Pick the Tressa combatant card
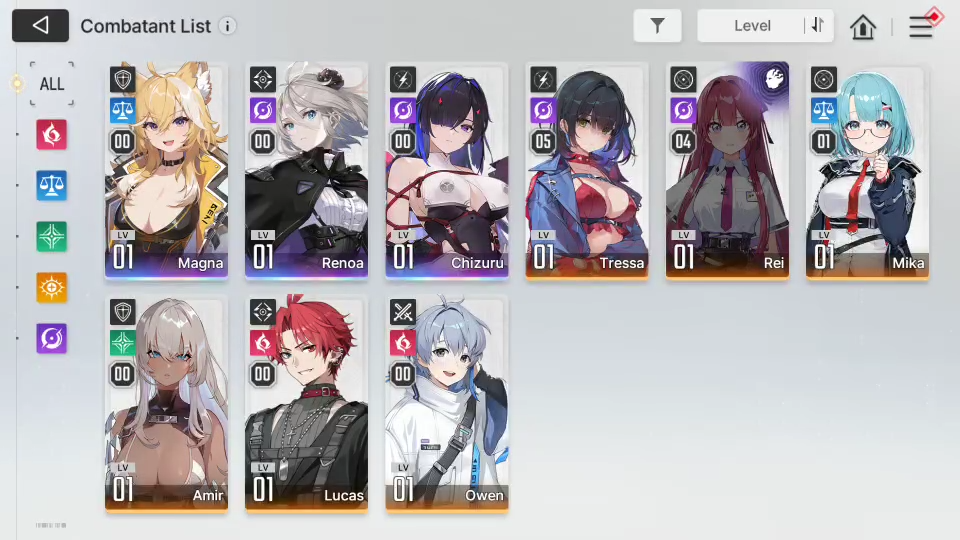 tap(587, 170)
